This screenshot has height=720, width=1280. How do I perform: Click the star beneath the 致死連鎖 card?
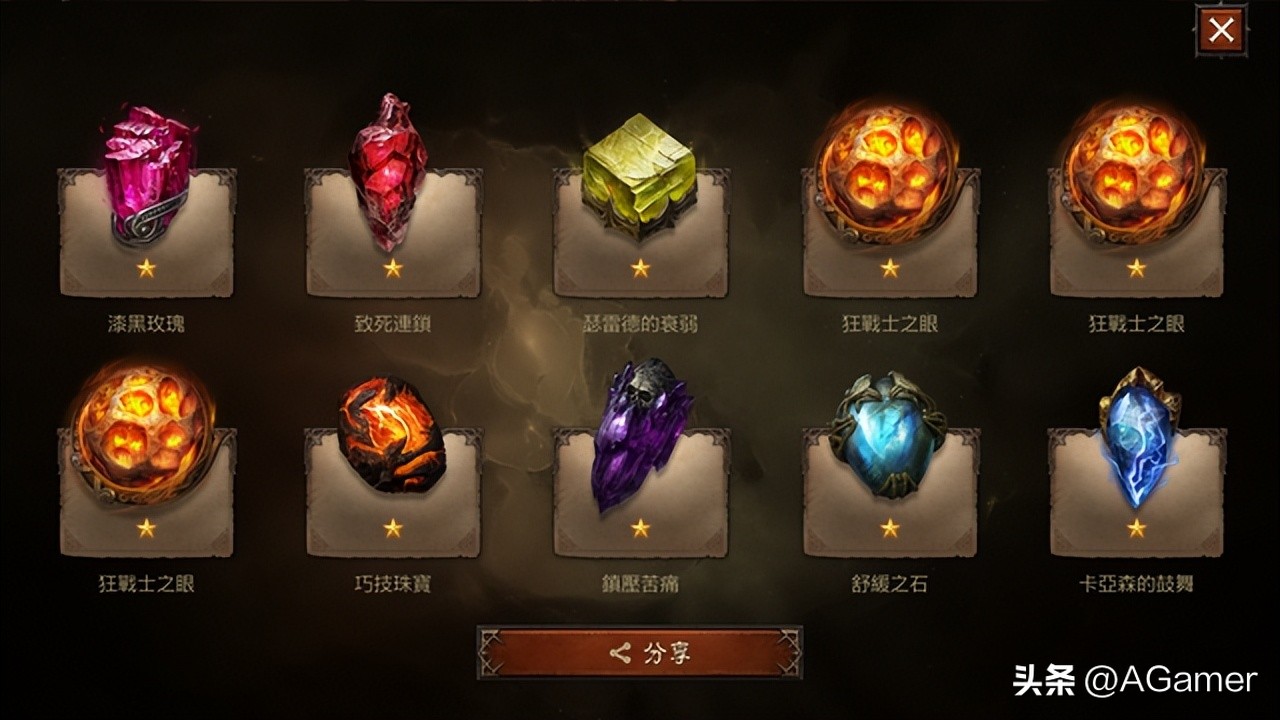point(393,266)
